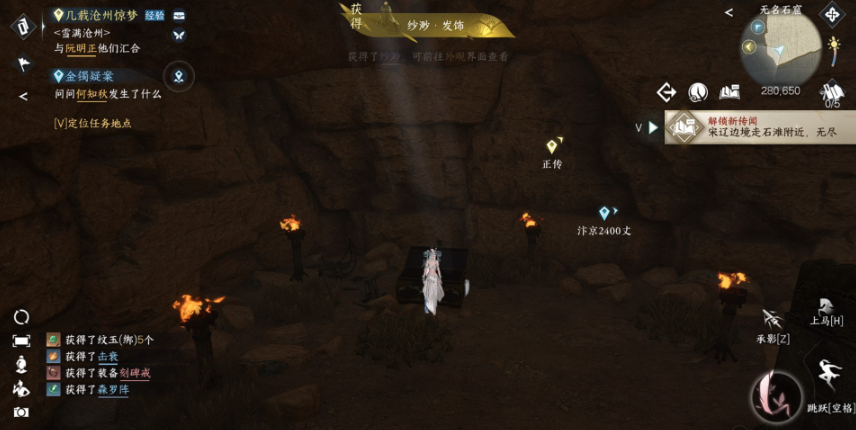Open the circular minimap

780,48
